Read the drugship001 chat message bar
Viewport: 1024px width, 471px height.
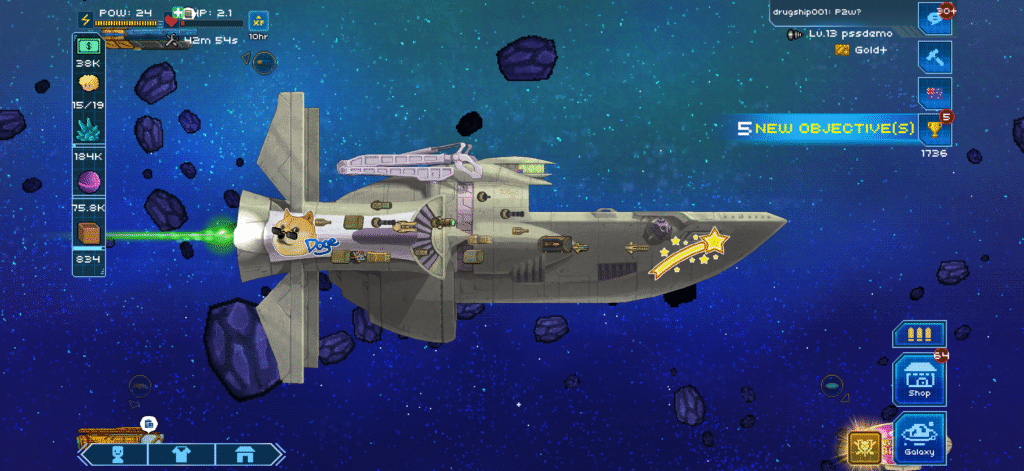[838, 13]
